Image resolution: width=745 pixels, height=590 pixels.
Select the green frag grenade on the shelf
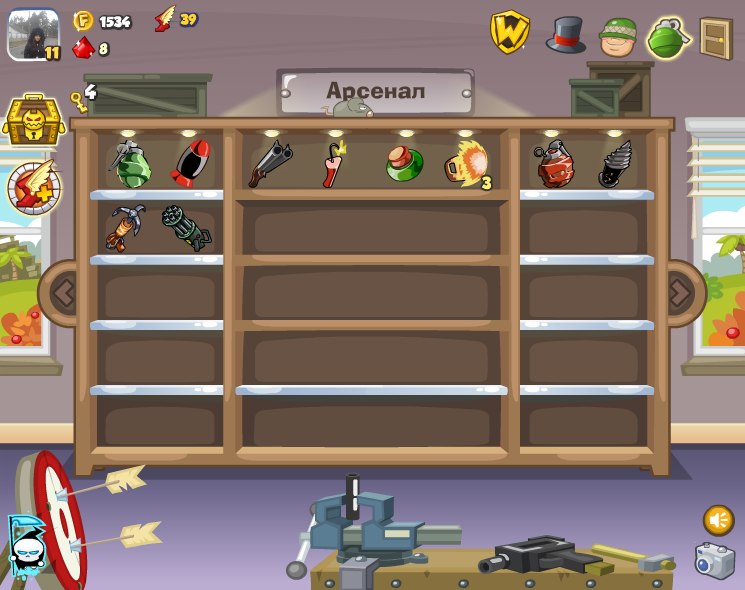131,164
